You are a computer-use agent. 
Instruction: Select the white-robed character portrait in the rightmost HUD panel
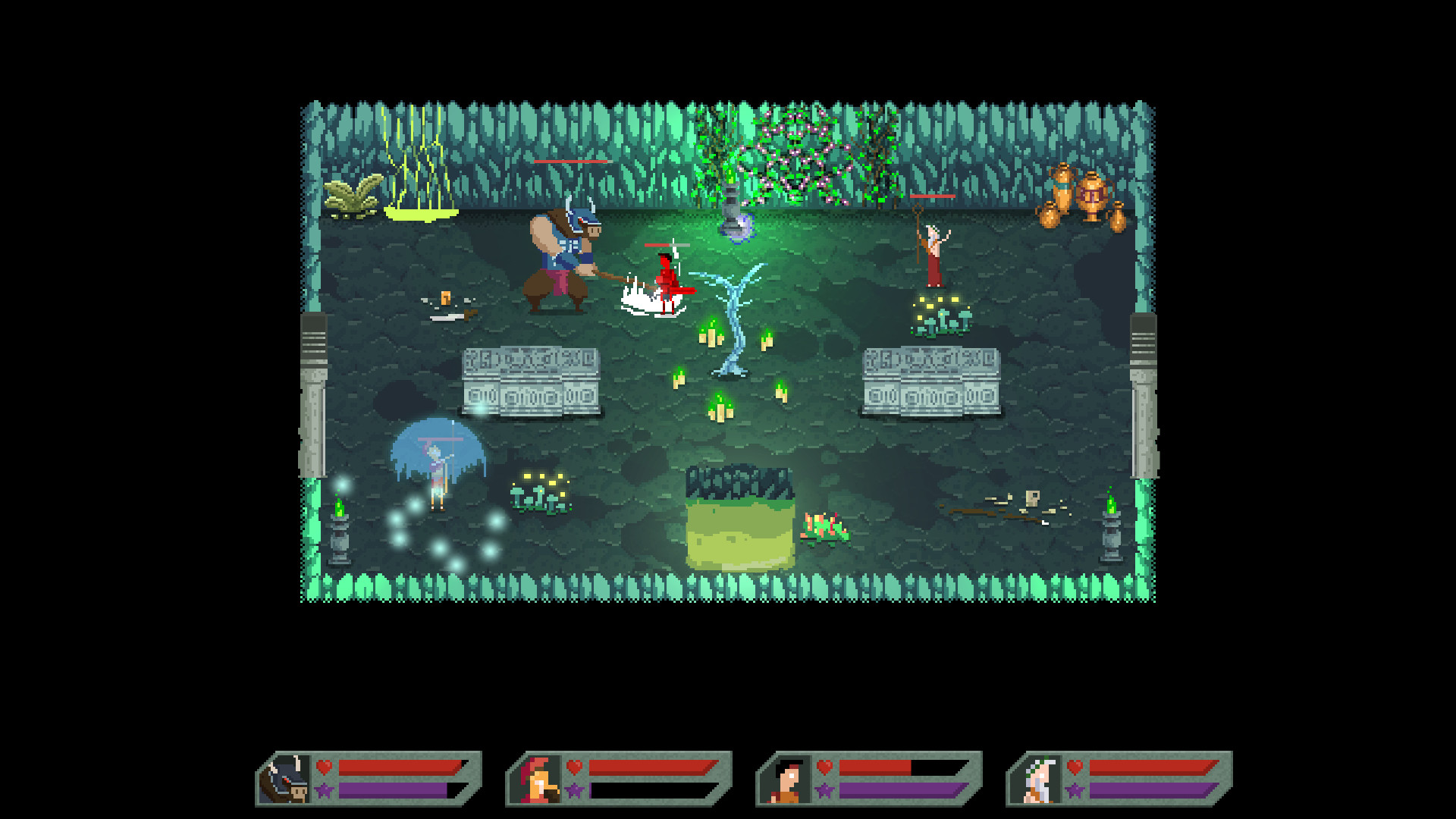tap(1041, 780)
